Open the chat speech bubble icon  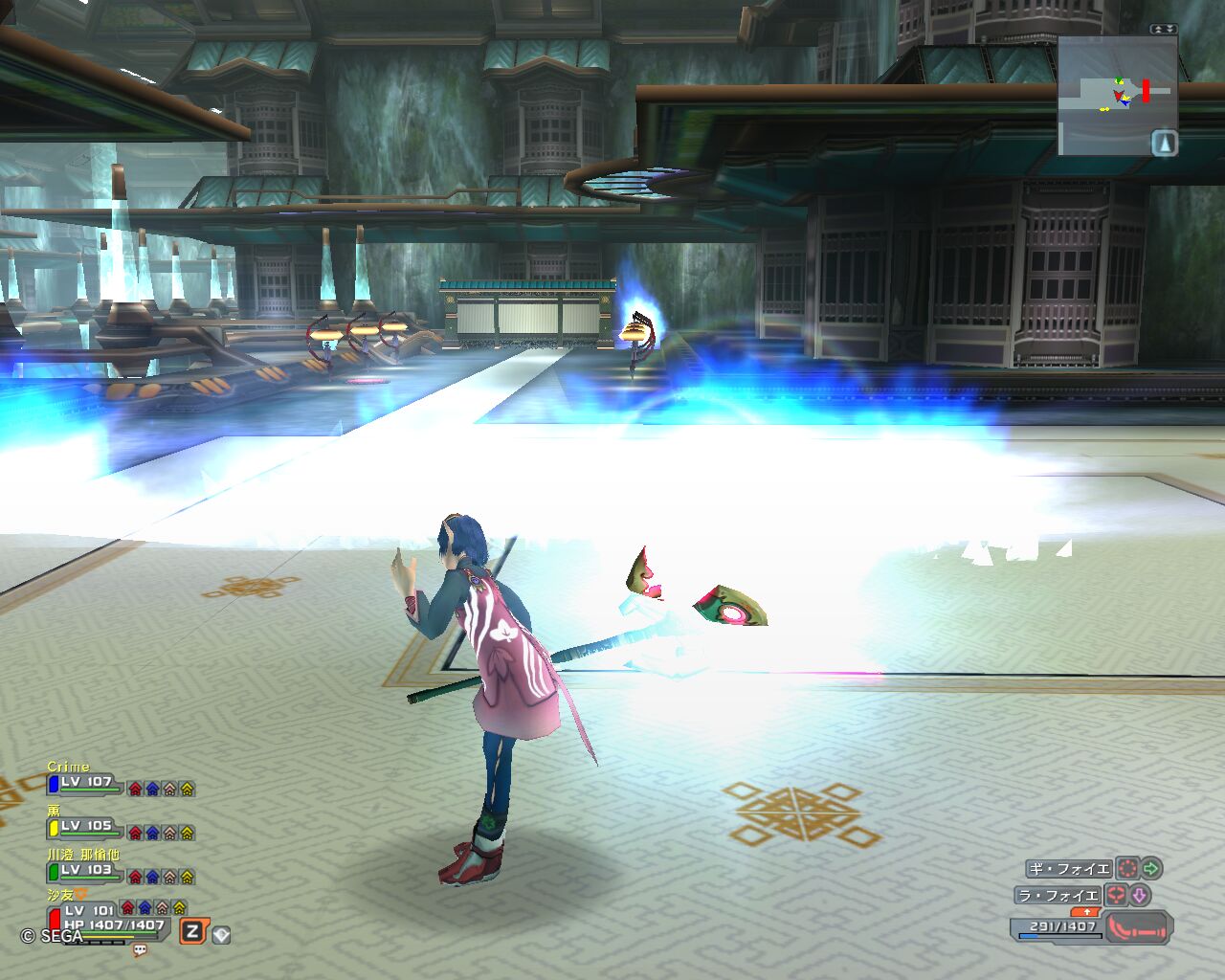(140, 950)
